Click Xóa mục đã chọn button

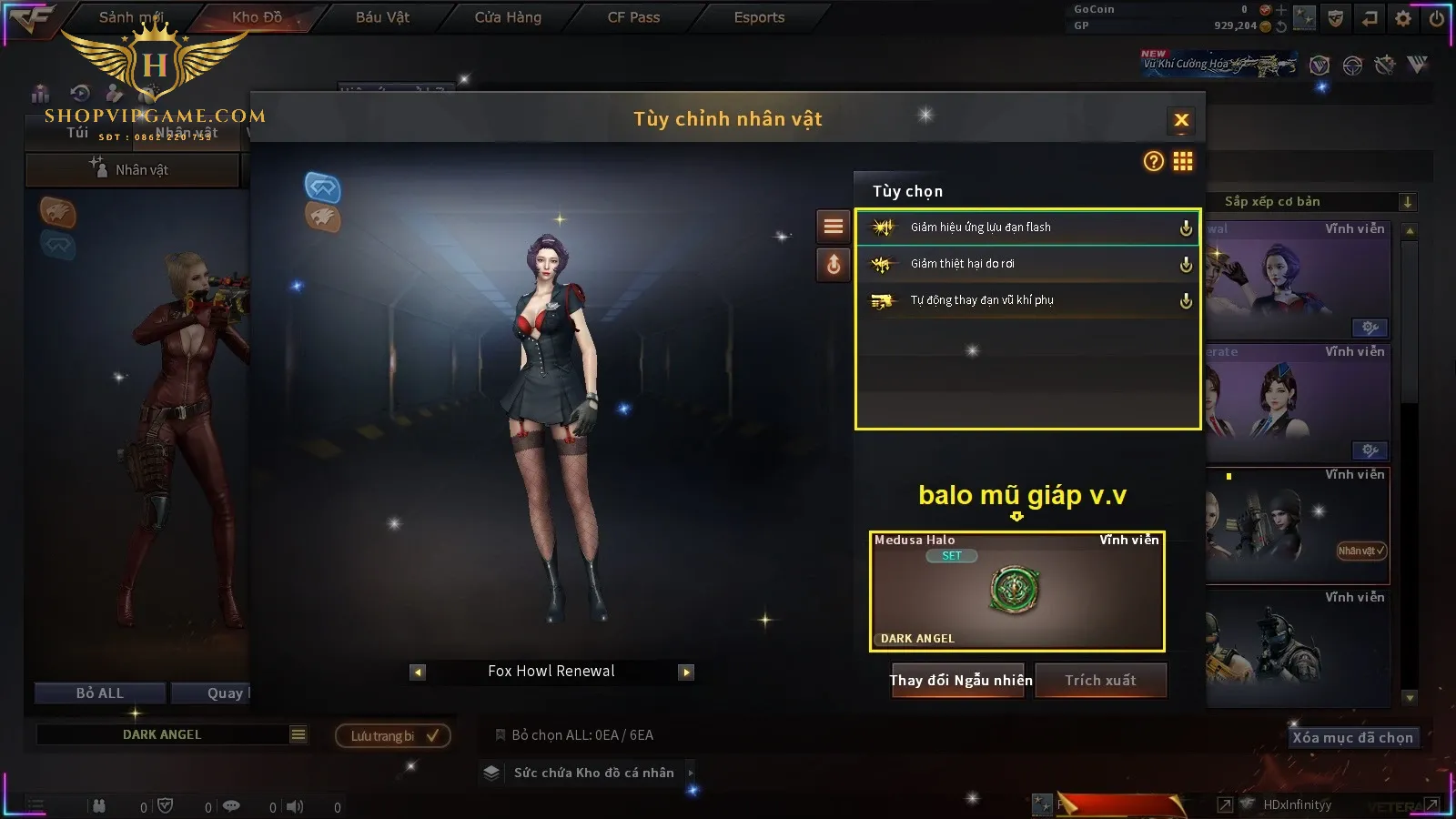[1352, 738]
